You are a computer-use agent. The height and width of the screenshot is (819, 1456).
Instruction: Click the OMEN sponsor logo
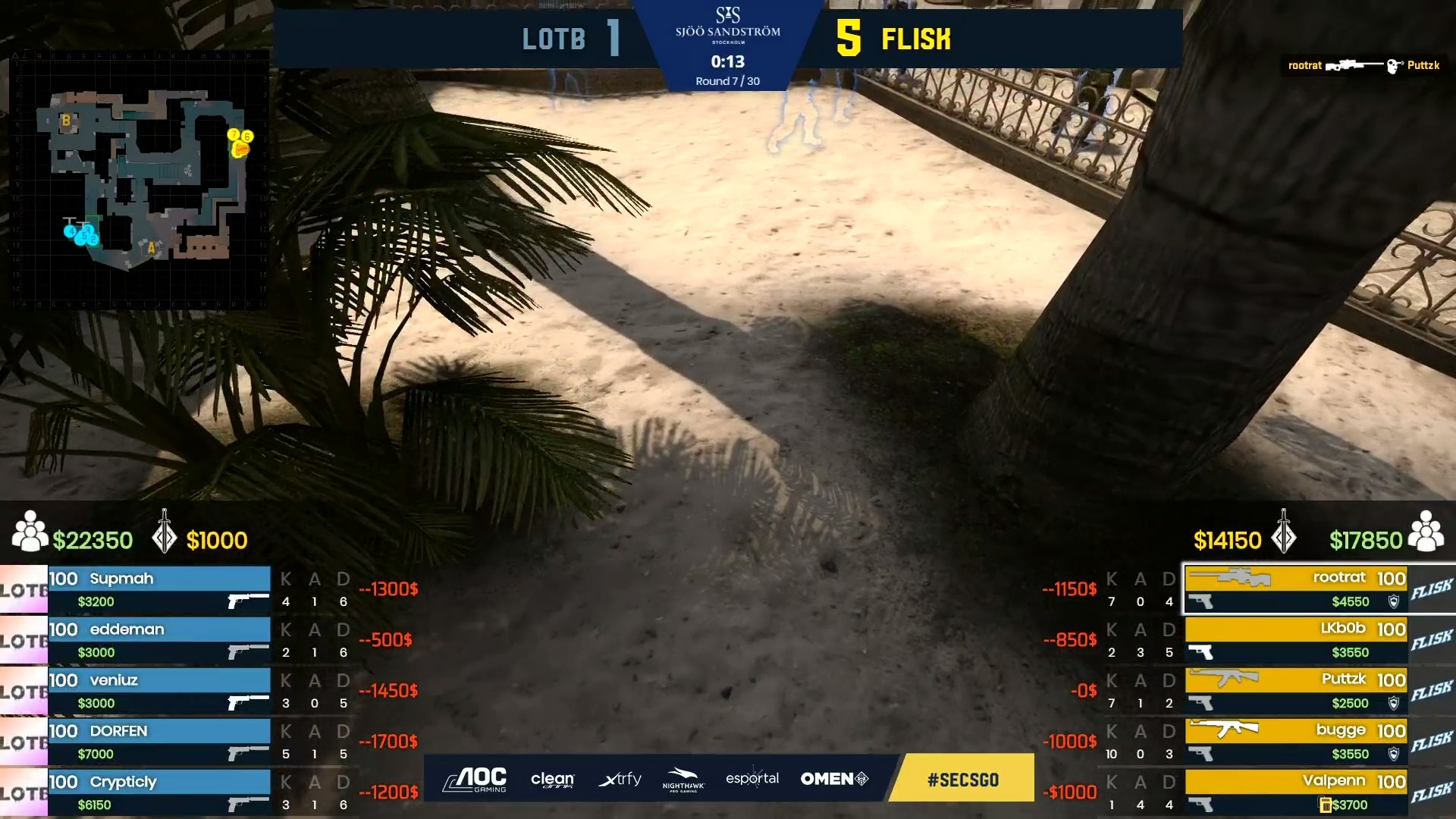pos(833,778)
